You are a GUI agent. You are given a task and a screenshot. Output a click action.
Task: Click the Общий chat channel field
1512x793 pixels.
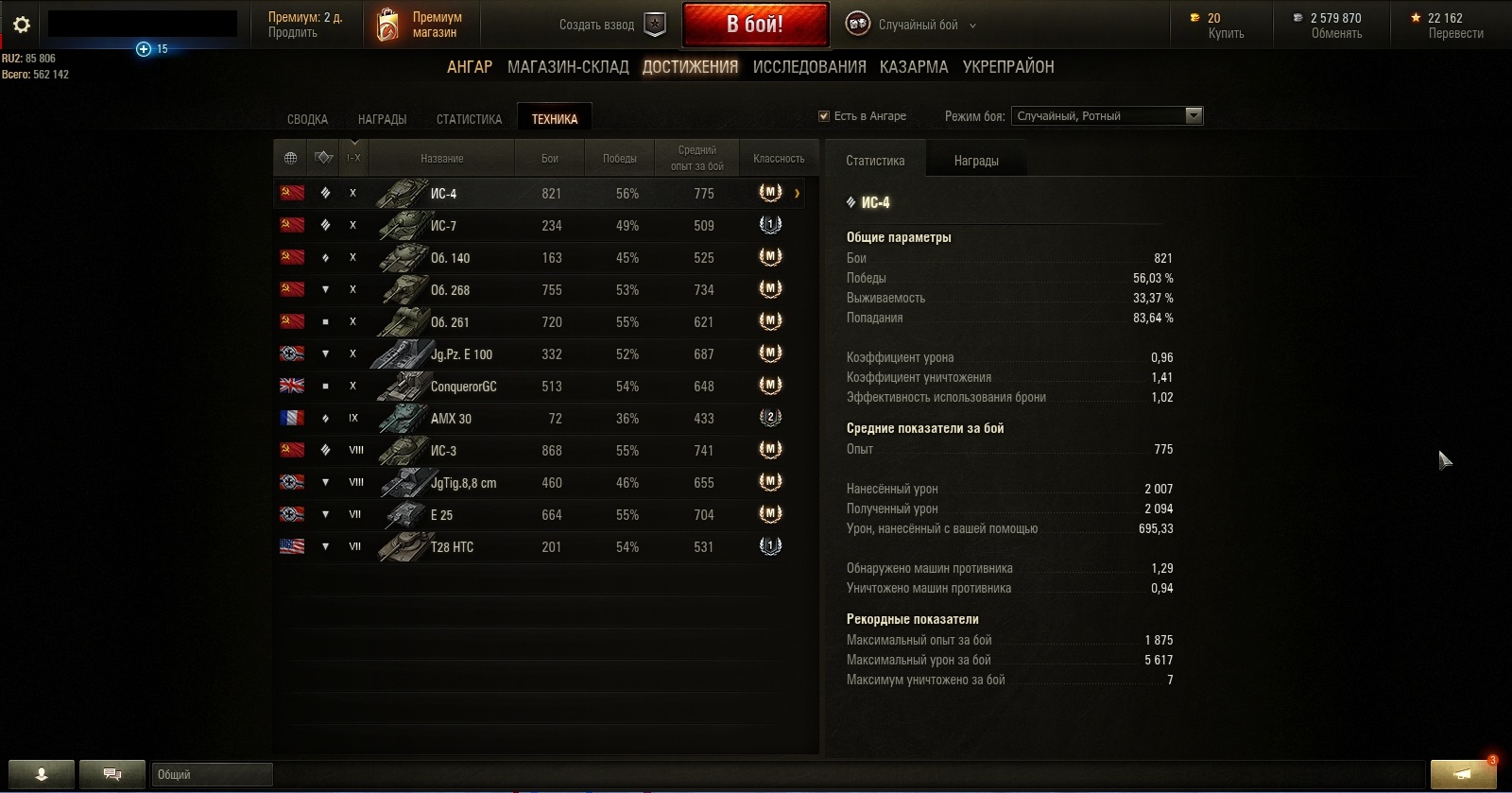click(x=212, y=775)
